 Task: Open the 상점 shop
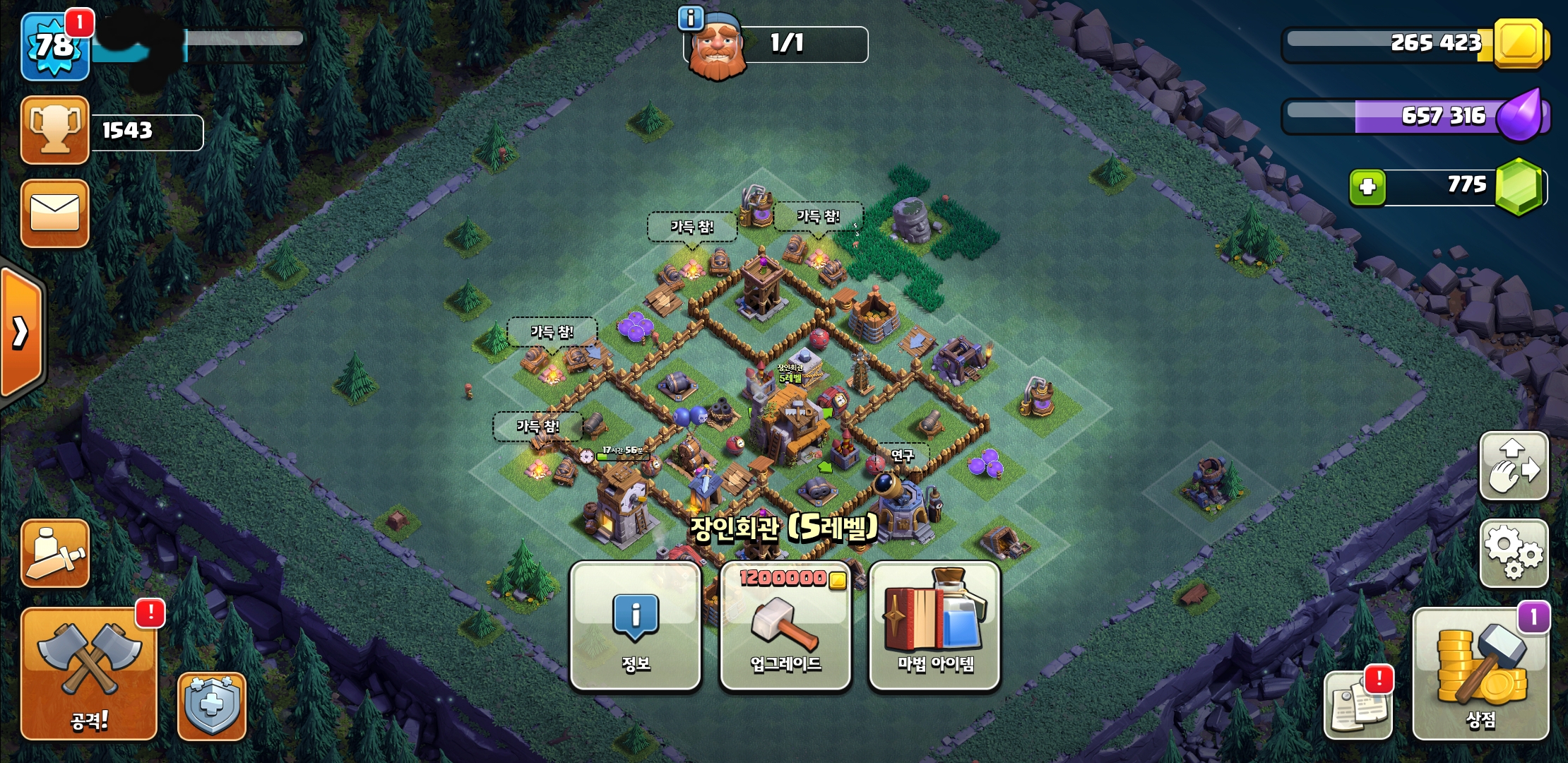pyautogui.click(x=1480, y=674)
